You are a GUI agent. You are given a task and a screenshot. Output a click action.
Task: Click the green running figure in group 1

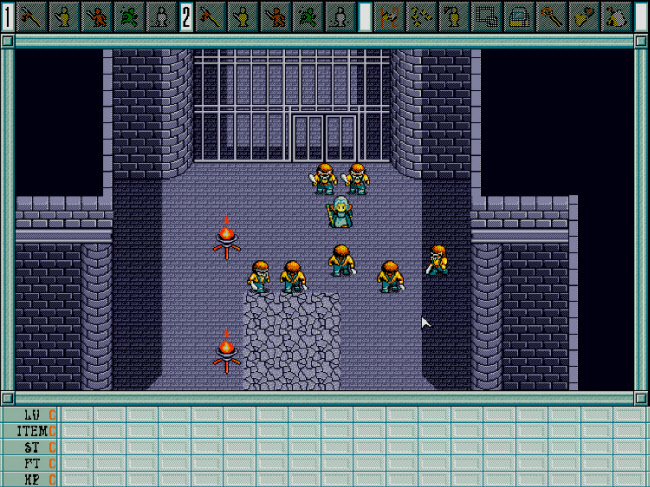click(x=130, y=16)
